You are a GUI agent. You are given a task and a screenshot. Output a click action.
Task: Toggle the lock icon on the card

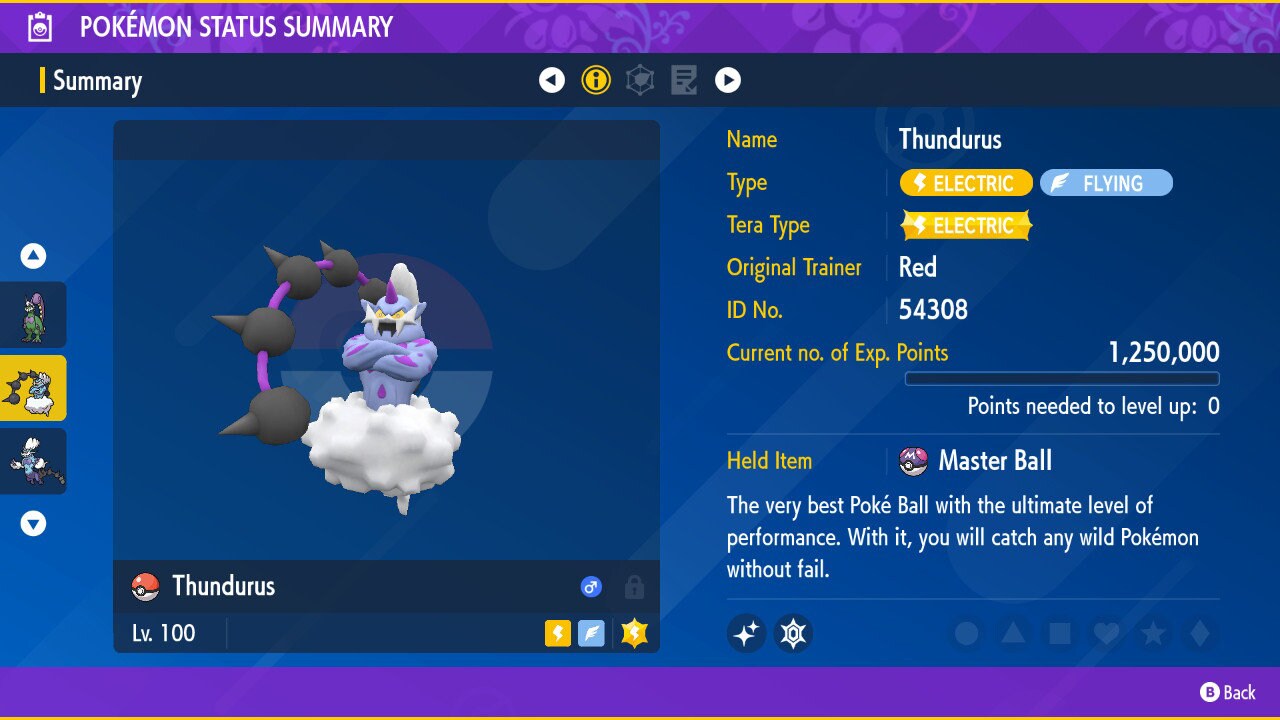tap(635, 587)
